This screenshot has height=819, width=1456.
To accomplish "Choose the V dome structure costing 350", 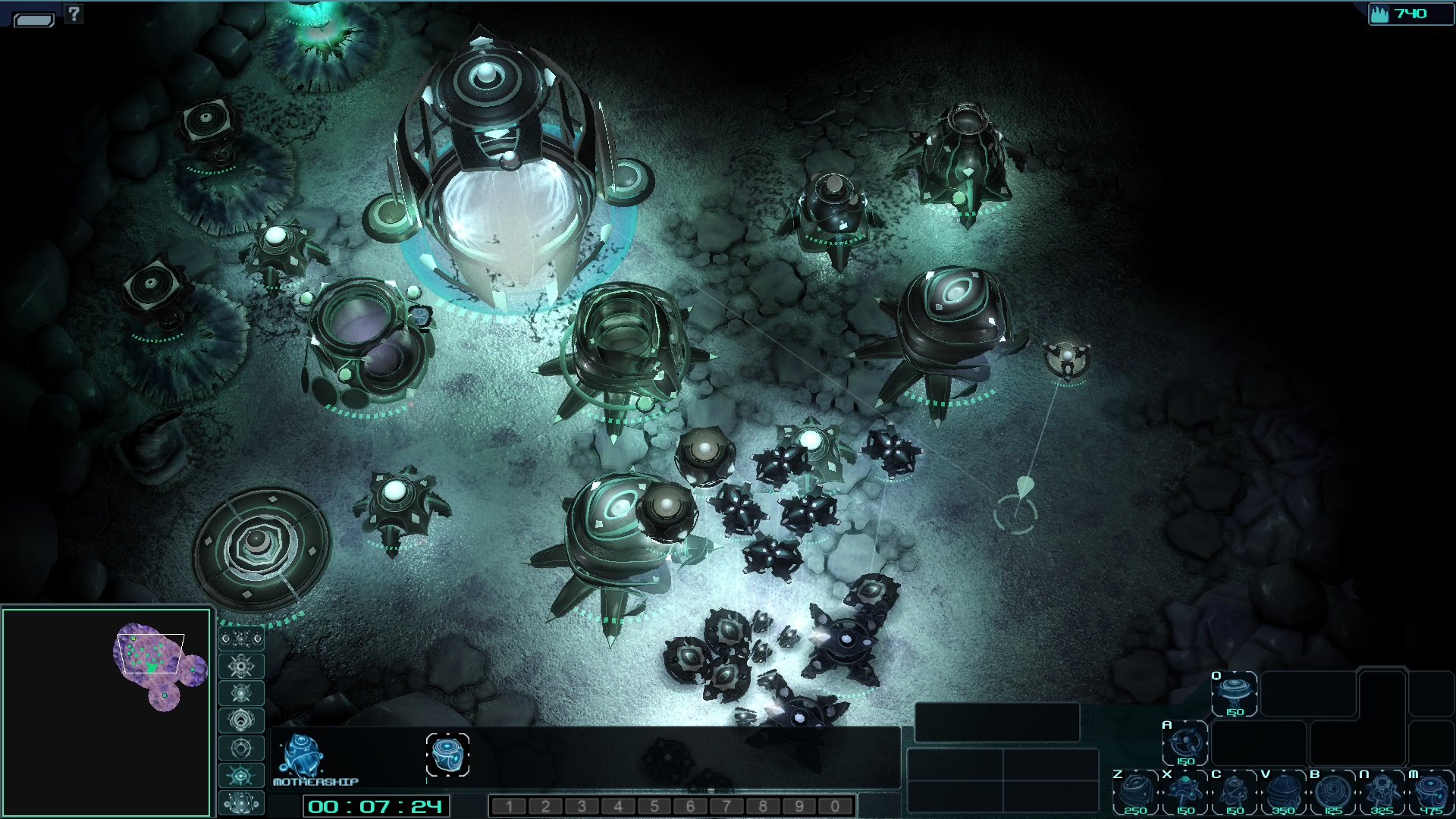I will tap(1283, 792).
